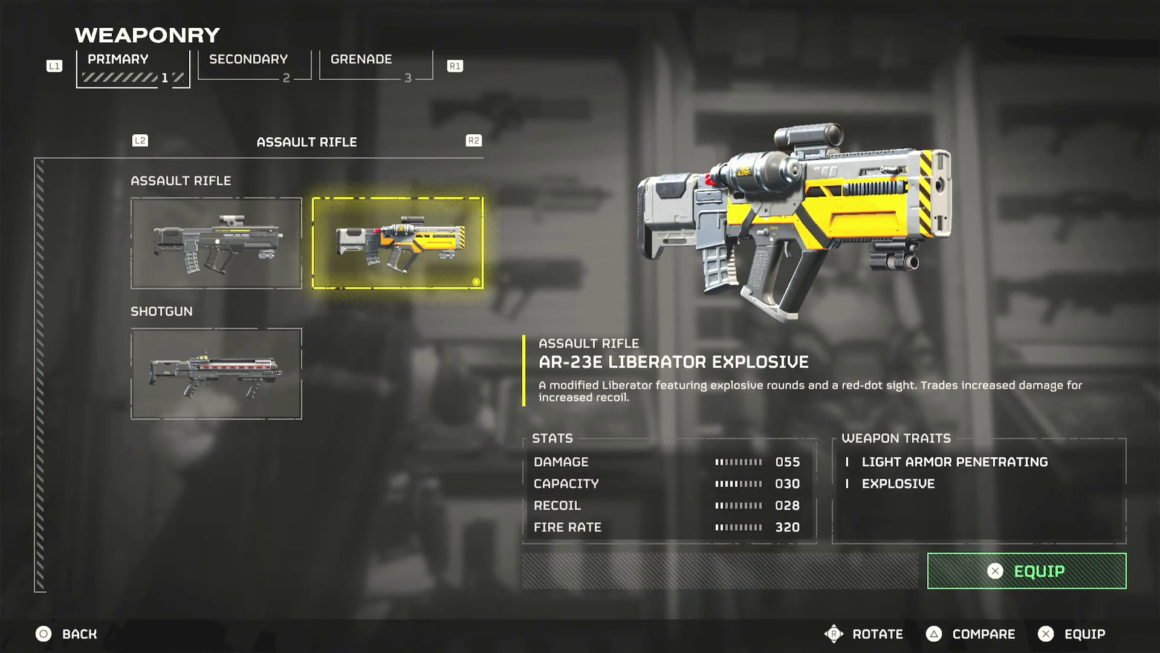Switch to the Primary weapons tab
This screenshot has width=1160, height=653.
click(x=132, y=67)
